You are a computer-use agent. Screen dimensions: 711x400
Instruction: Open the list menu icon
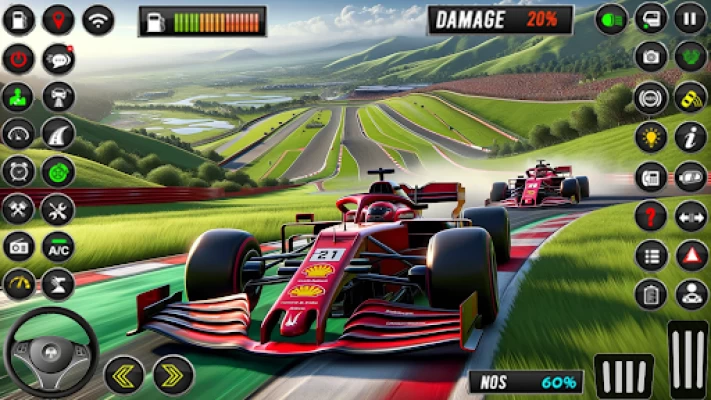(x=651, y=255)
